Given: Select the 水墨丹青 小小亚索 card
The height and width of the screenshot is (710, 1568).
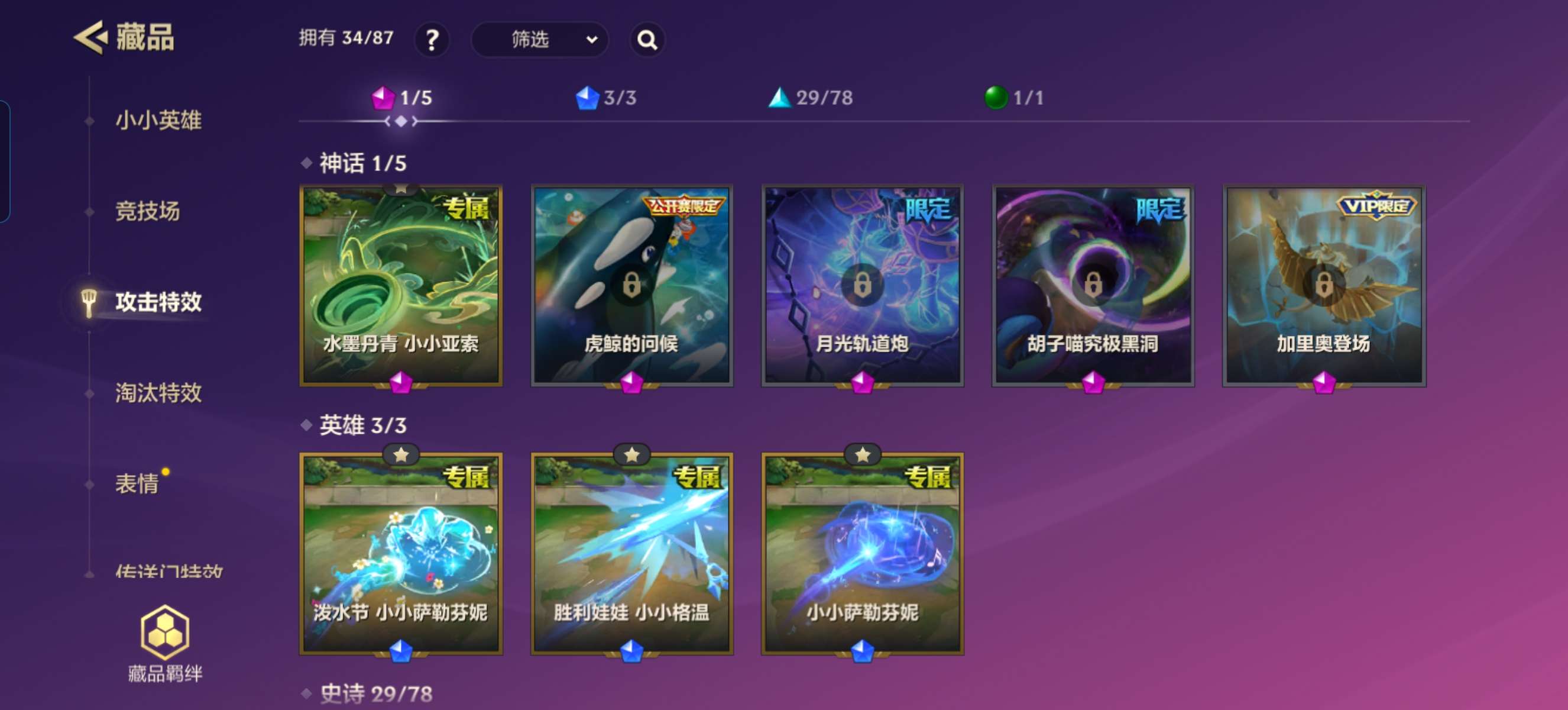Looking at the screenshot, I should [x=401, y=286].
